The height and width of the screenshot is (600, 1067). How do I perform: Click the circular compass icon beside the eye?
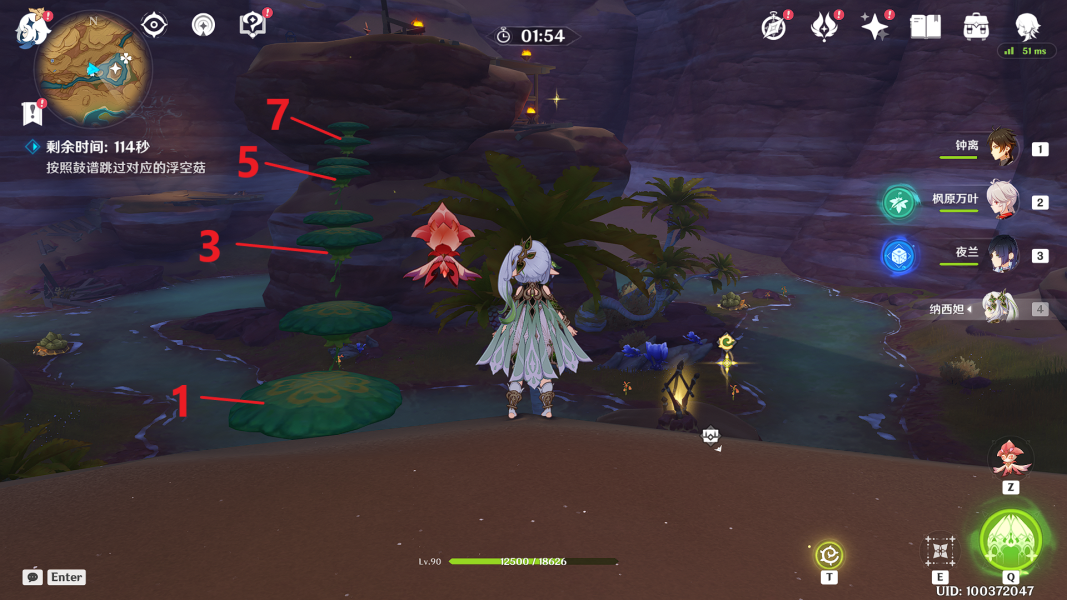coord(203,25)
